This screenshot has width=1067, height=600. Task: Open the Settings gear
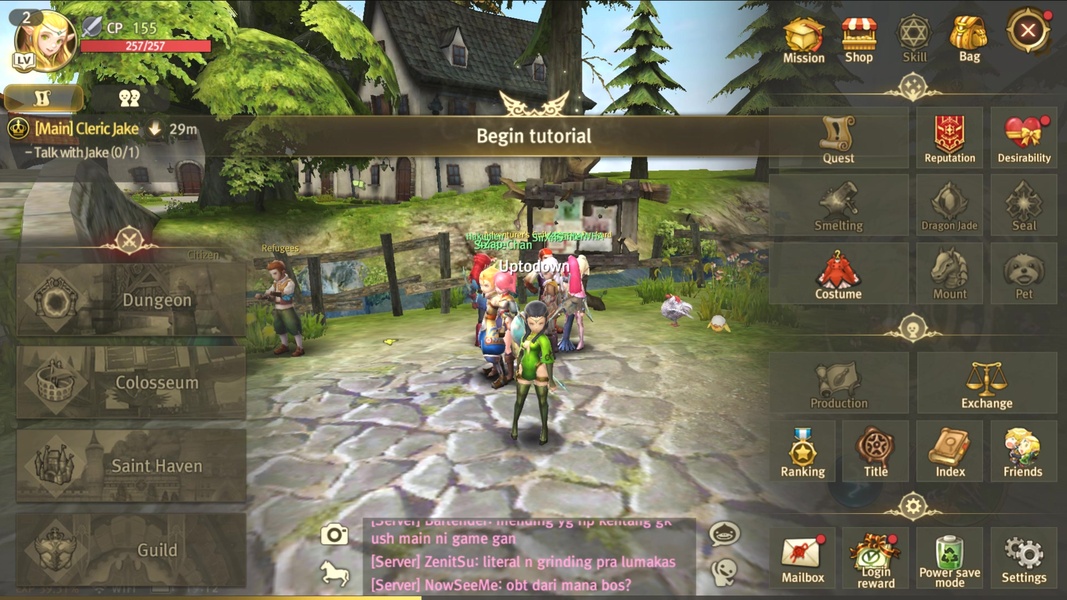click(1024, 558)
